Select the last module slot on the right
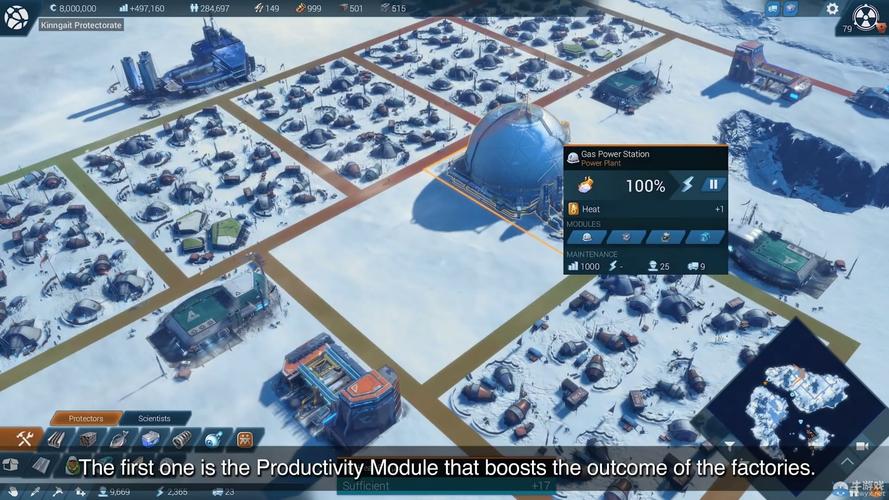Image resolution: width=889 pixels, height=500 pixels. click(x=706, y=237)
